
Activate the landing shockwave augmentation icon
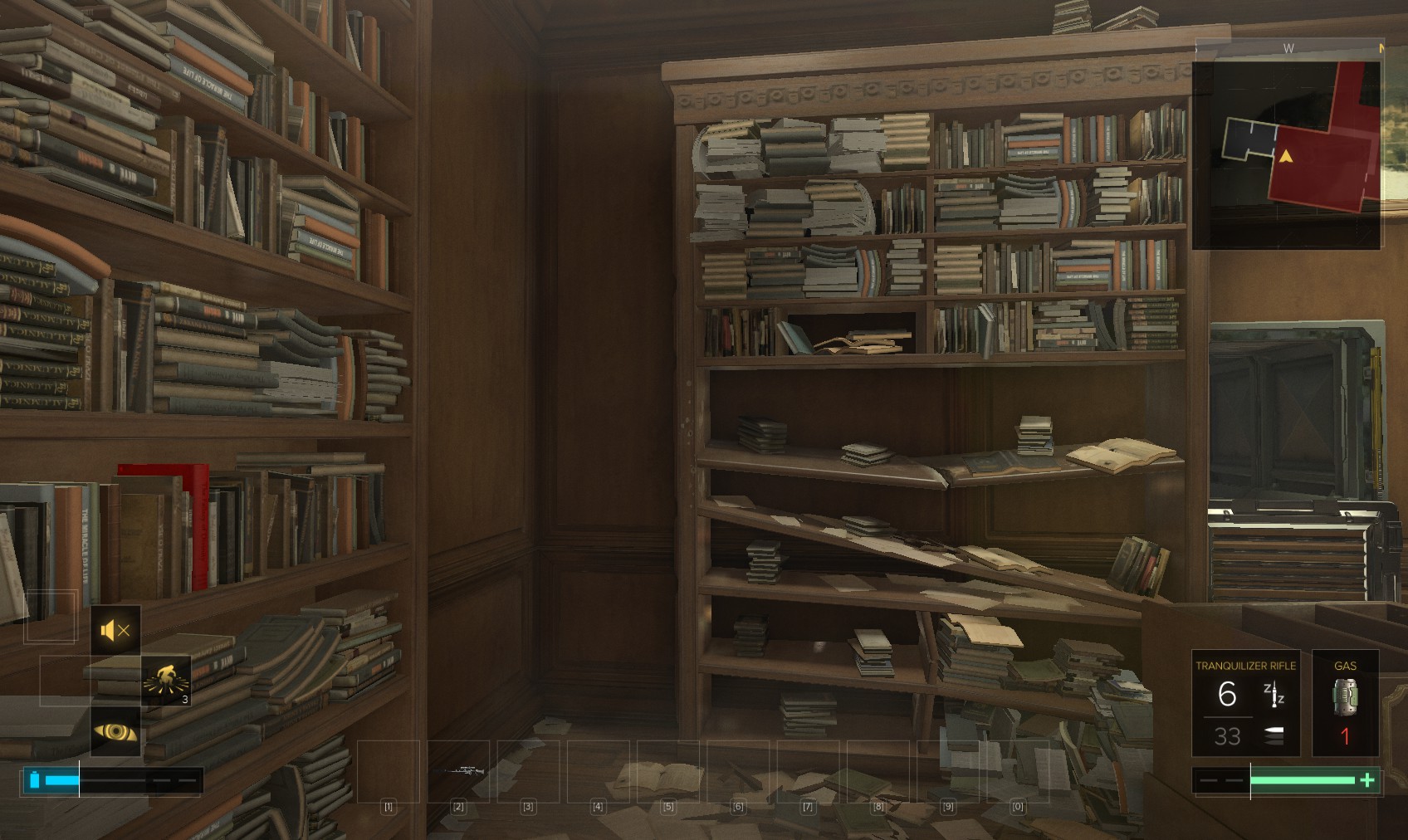166,681
